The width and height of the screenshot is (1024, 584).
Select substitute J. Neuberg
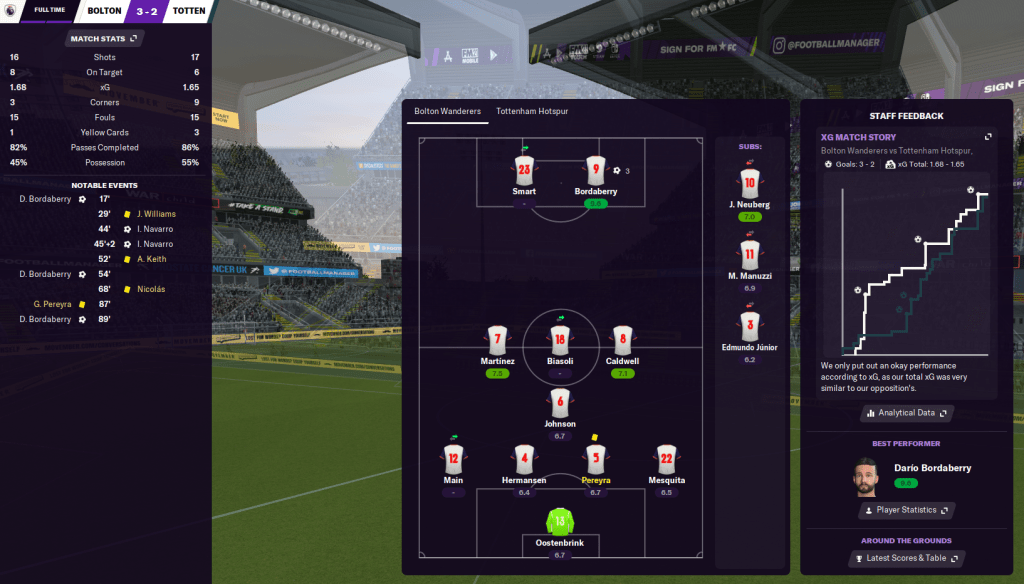click(x=750, y=184)
